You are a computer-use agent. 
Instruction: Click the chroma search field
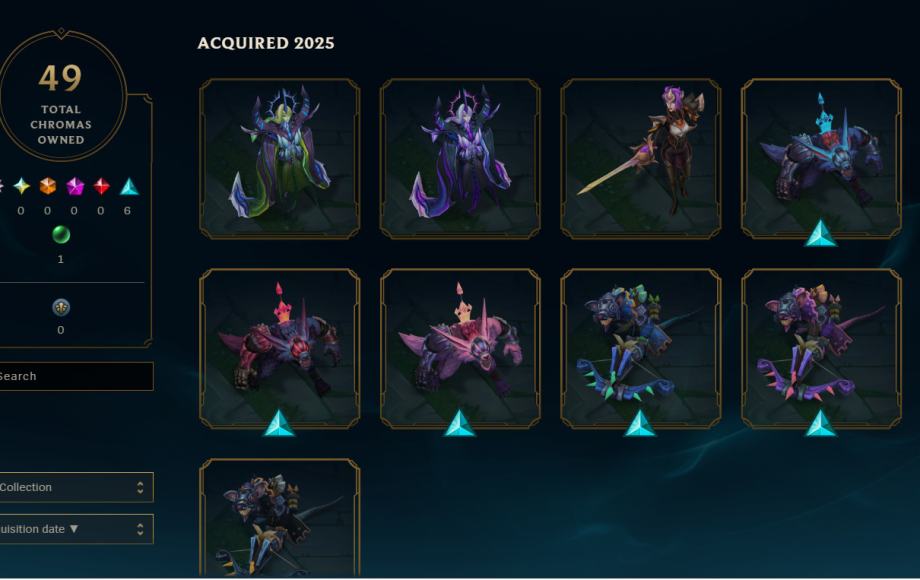pyautogui.click(x=75, y=376)
